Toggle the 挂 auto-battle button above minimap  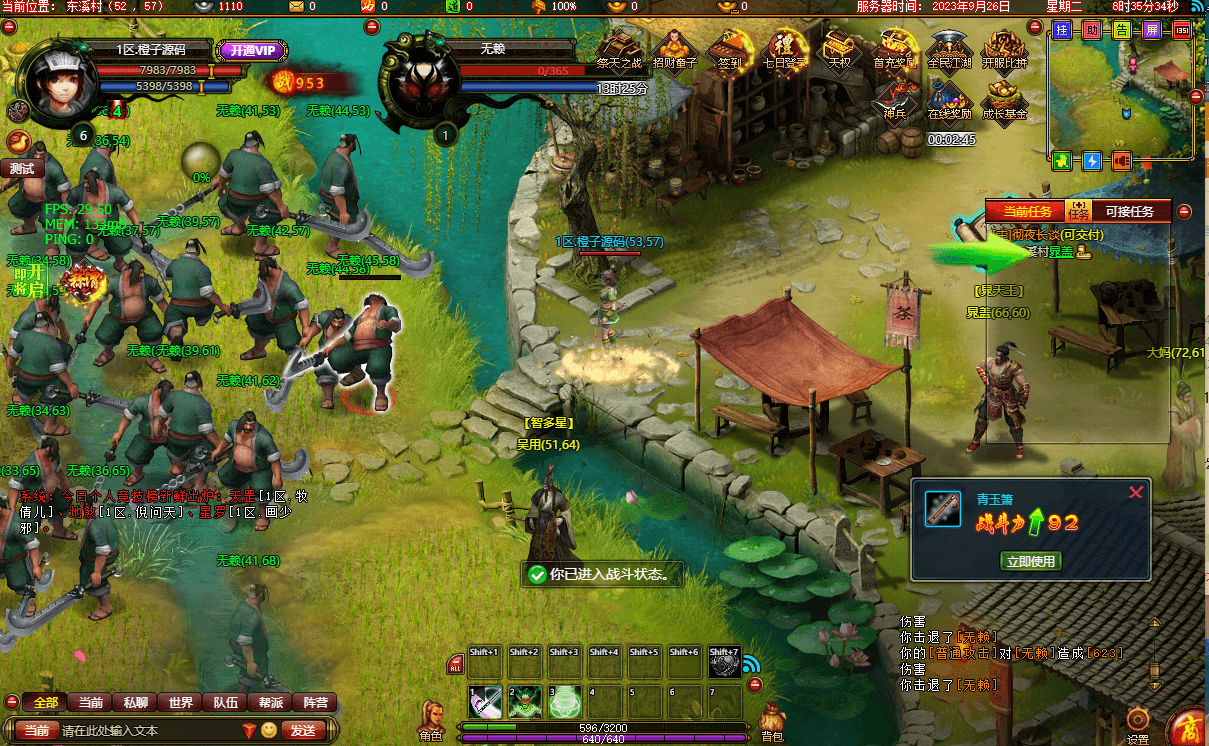click(x=1062, y=30)
